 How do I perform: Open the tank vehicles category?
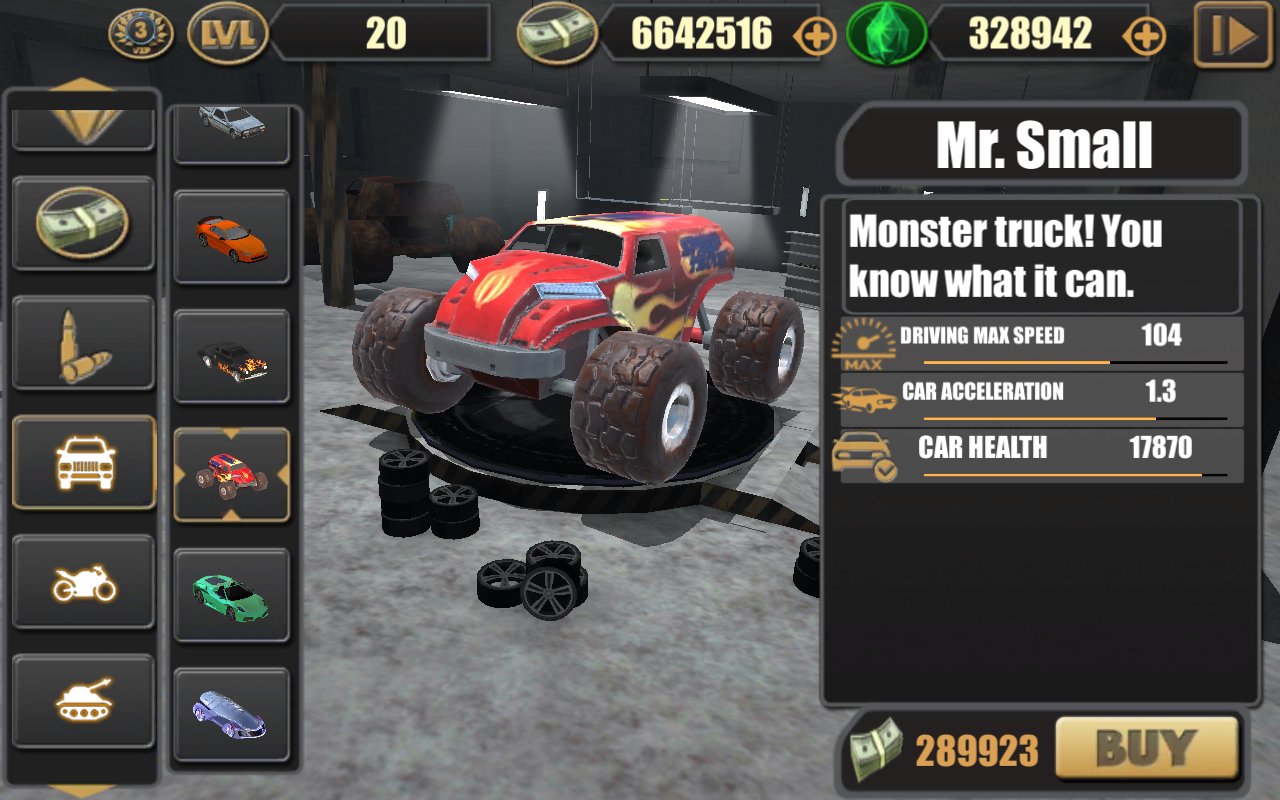(83, 700)
